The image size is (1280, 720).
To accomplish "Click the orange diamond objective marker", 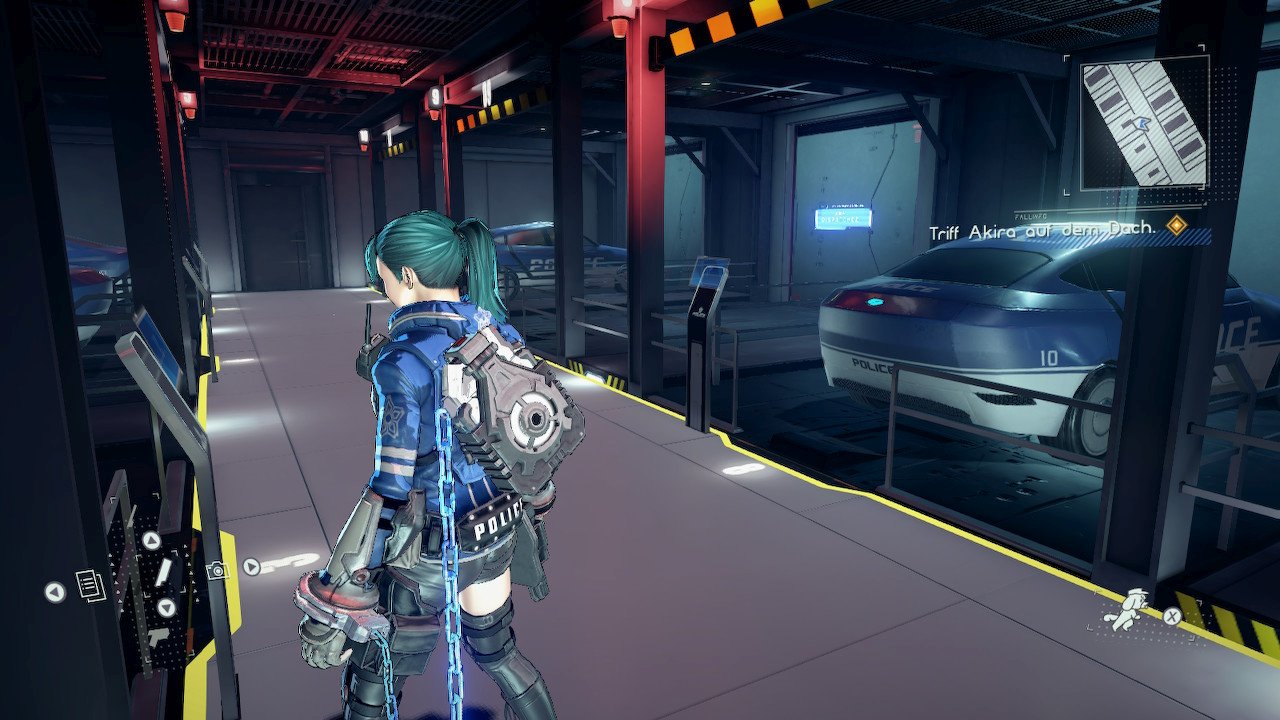I will pyautogui.click(x=1177, y=227).
